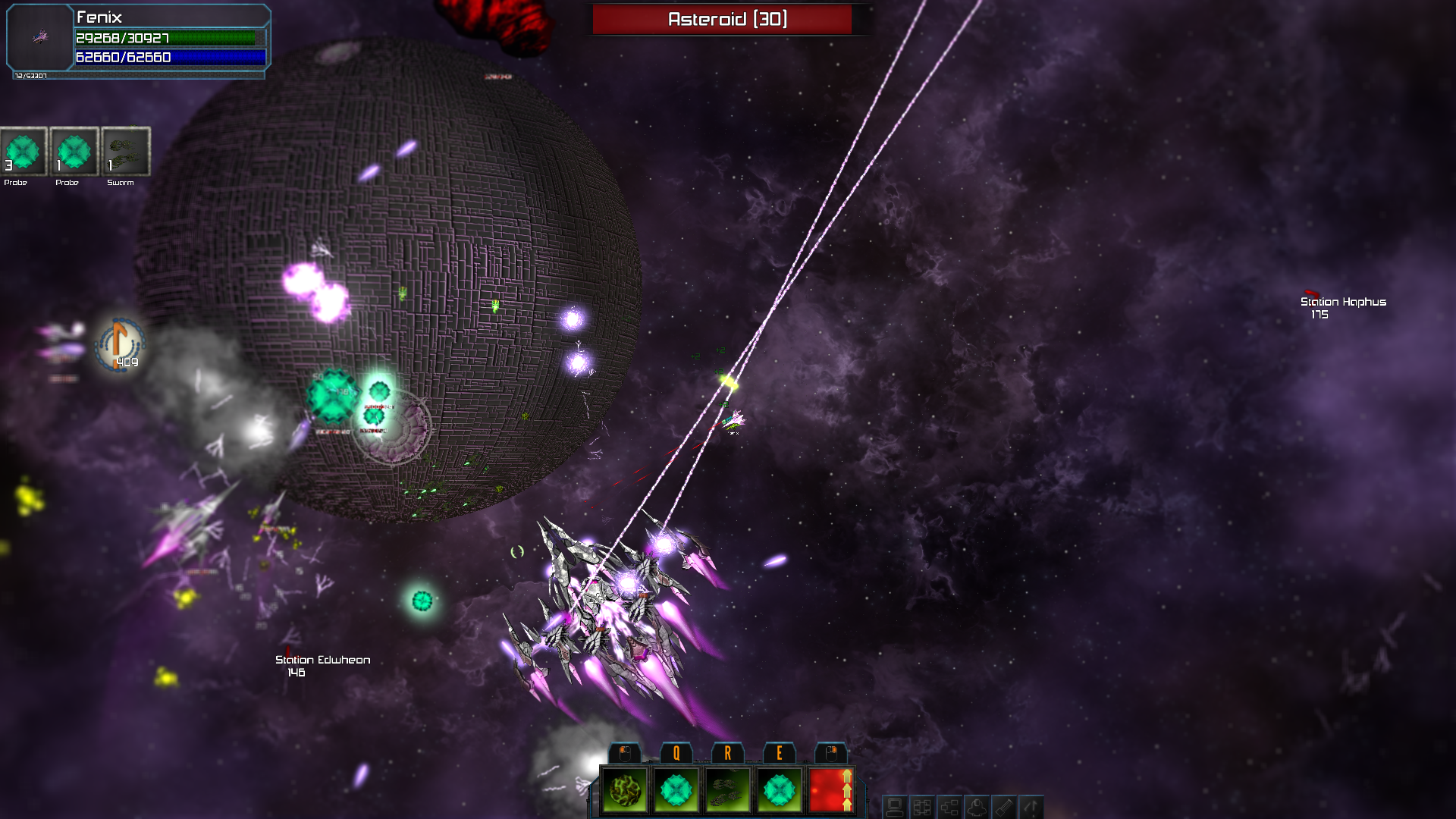Viewport: 1456px width, 819px height.
Task: Open the Asteroid (30) zone banner
Action: point(726,18)
